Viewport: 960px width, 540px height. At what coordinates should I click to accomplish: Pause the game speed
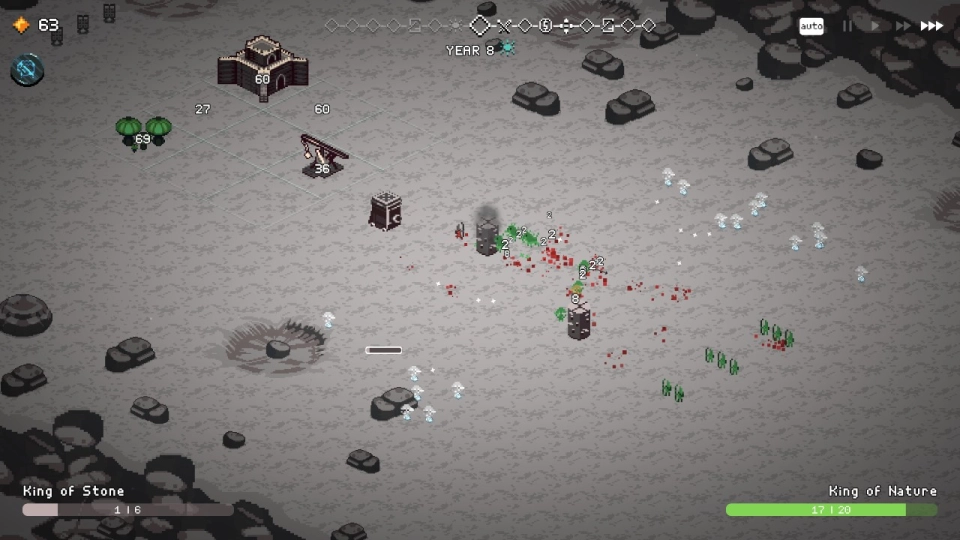pyautogui.click(x=848, y=26)
